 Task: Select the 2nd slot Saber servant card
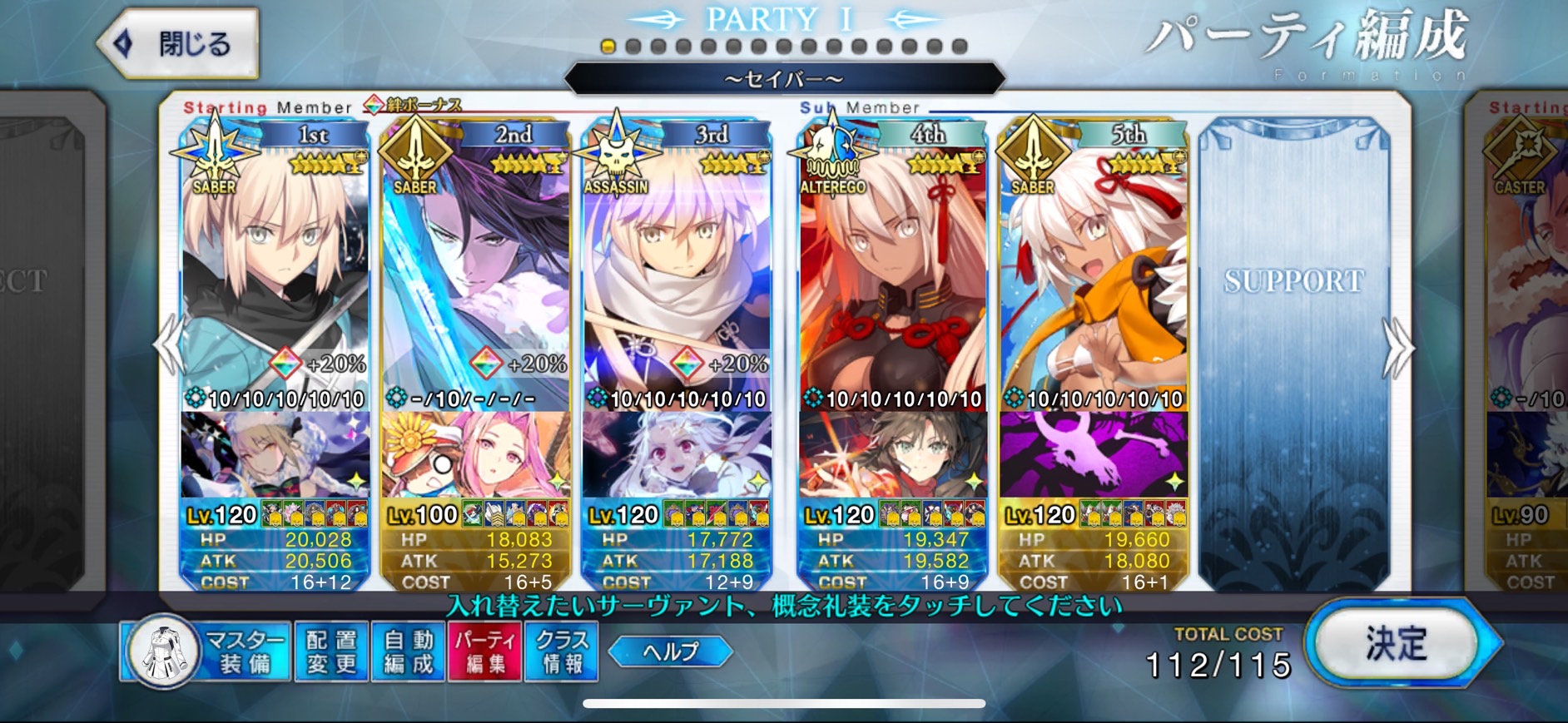pos(475,266)
